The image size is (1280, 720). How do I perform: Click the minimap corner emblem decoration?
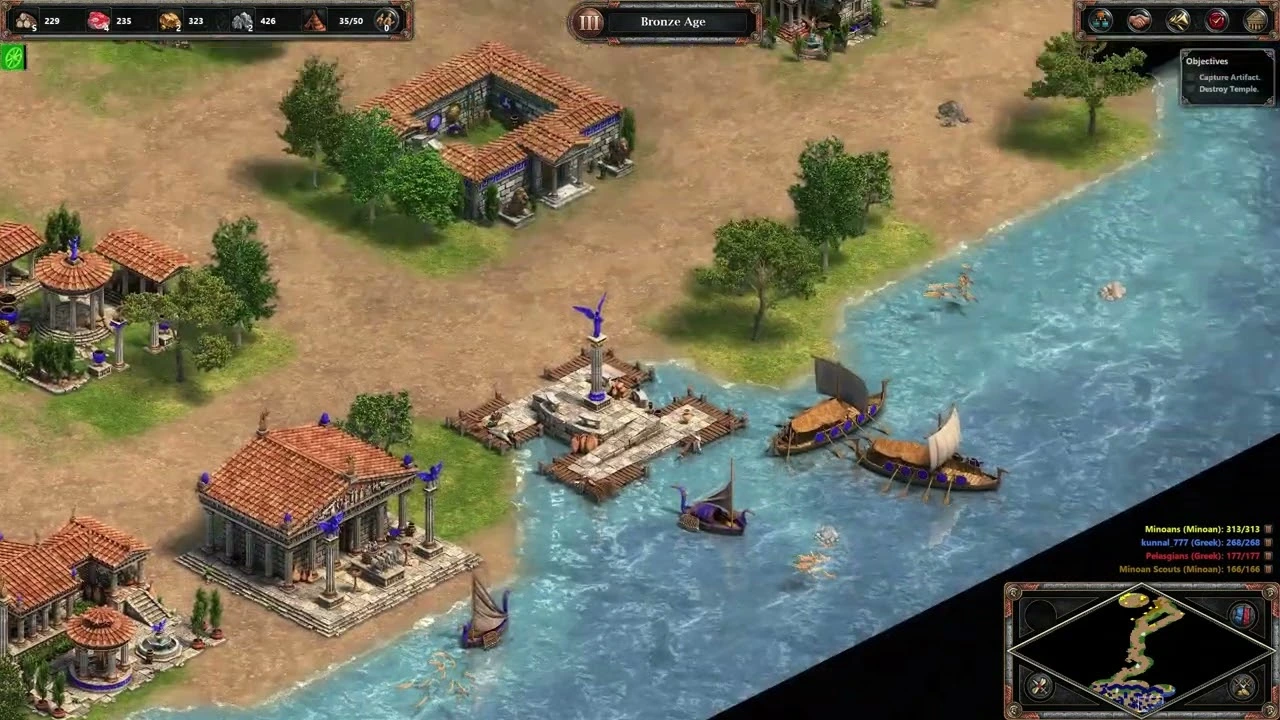(x=1013, y=593)
